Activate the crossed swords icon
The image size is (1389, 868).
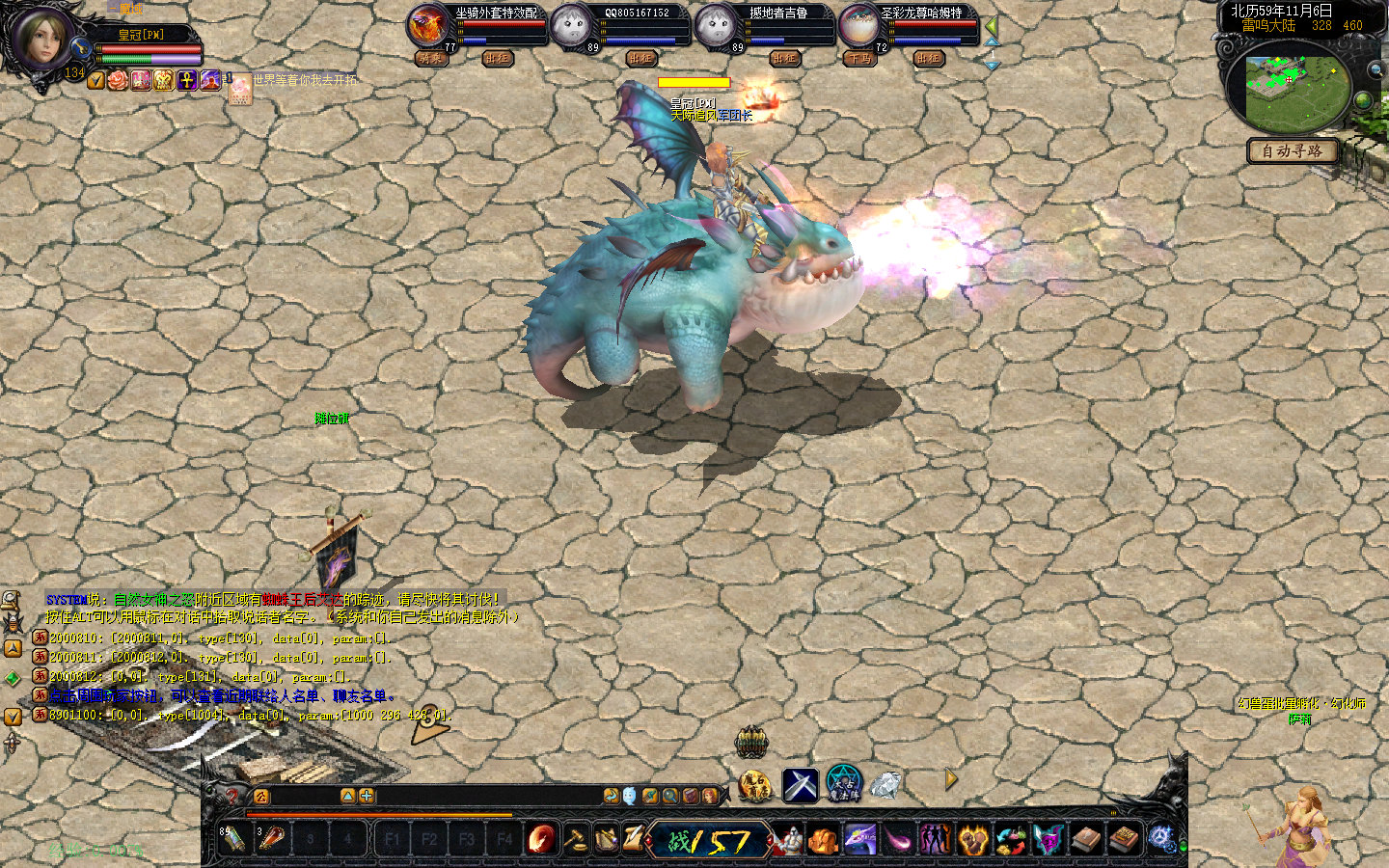click(x=800, y=786)
